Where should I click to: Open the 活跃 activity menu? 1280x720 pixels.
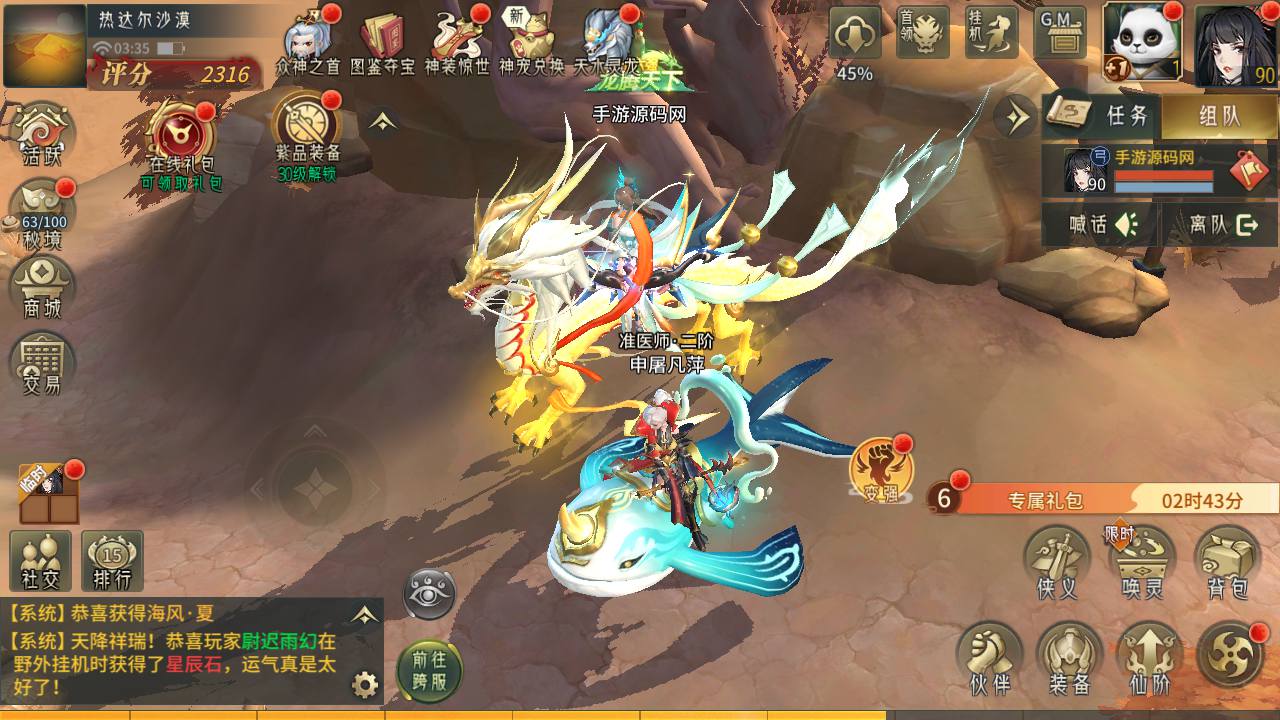pyautogui.click(x=42, y=133)
